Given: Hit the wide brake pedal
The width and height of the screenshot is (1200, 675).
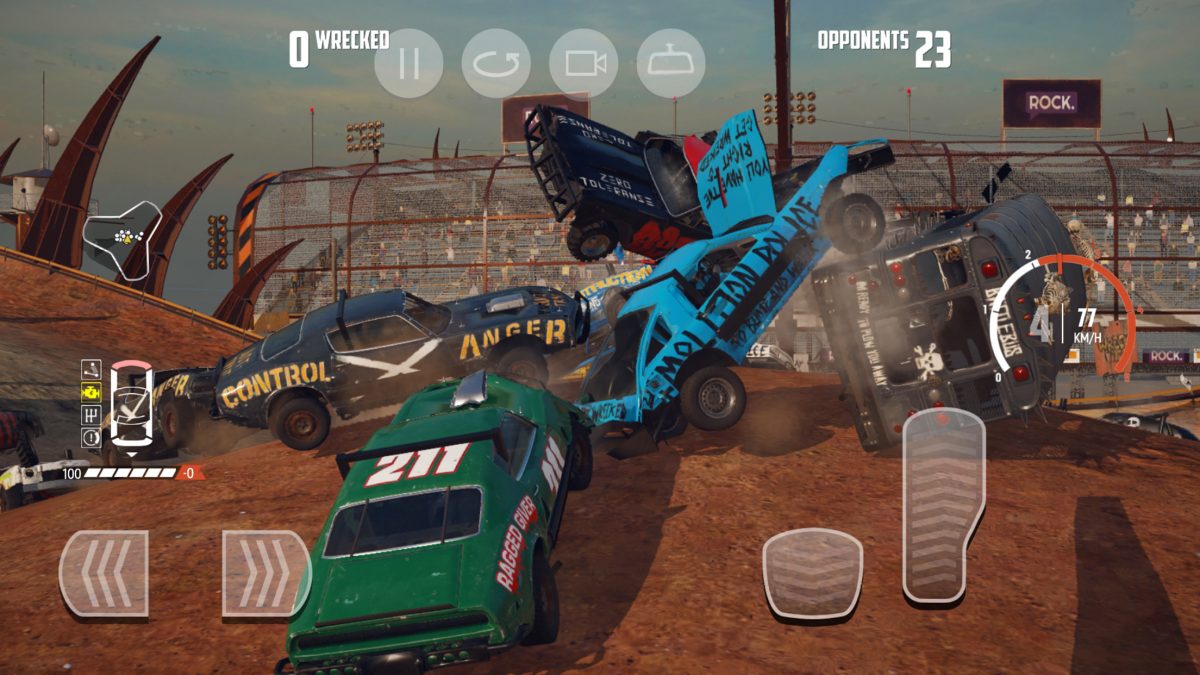Looking at the screenshot, I should 812,573.
